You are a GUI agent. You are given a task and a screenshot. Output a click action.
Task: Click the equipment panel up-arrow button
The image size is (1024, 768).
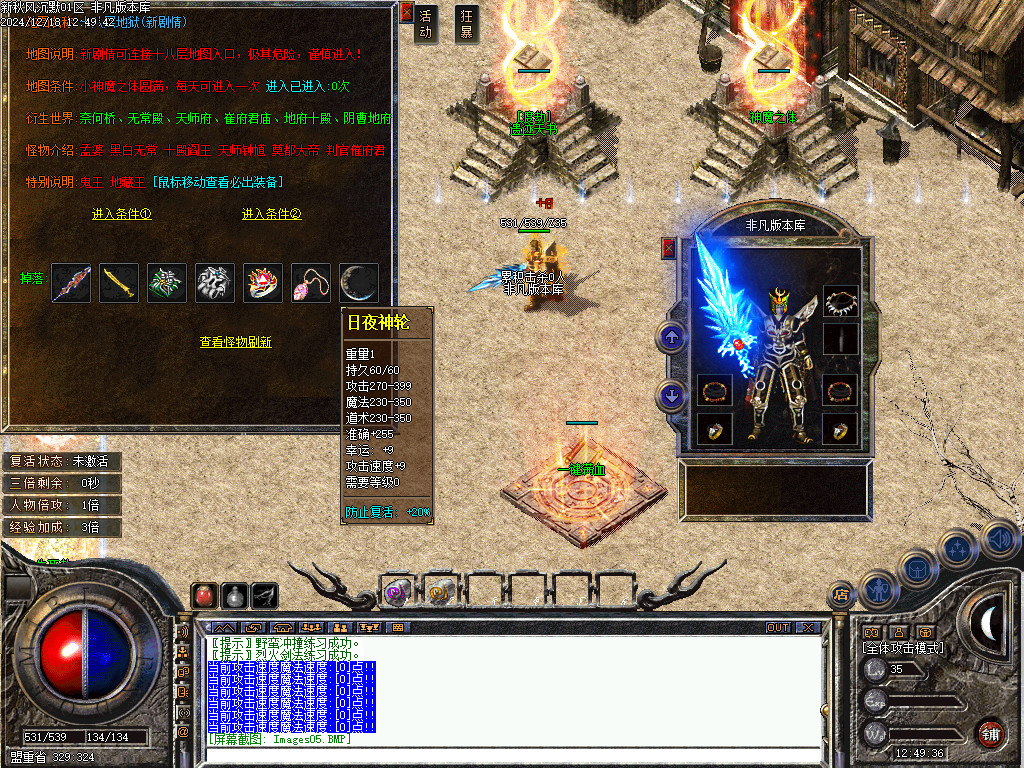click(671, 337)
